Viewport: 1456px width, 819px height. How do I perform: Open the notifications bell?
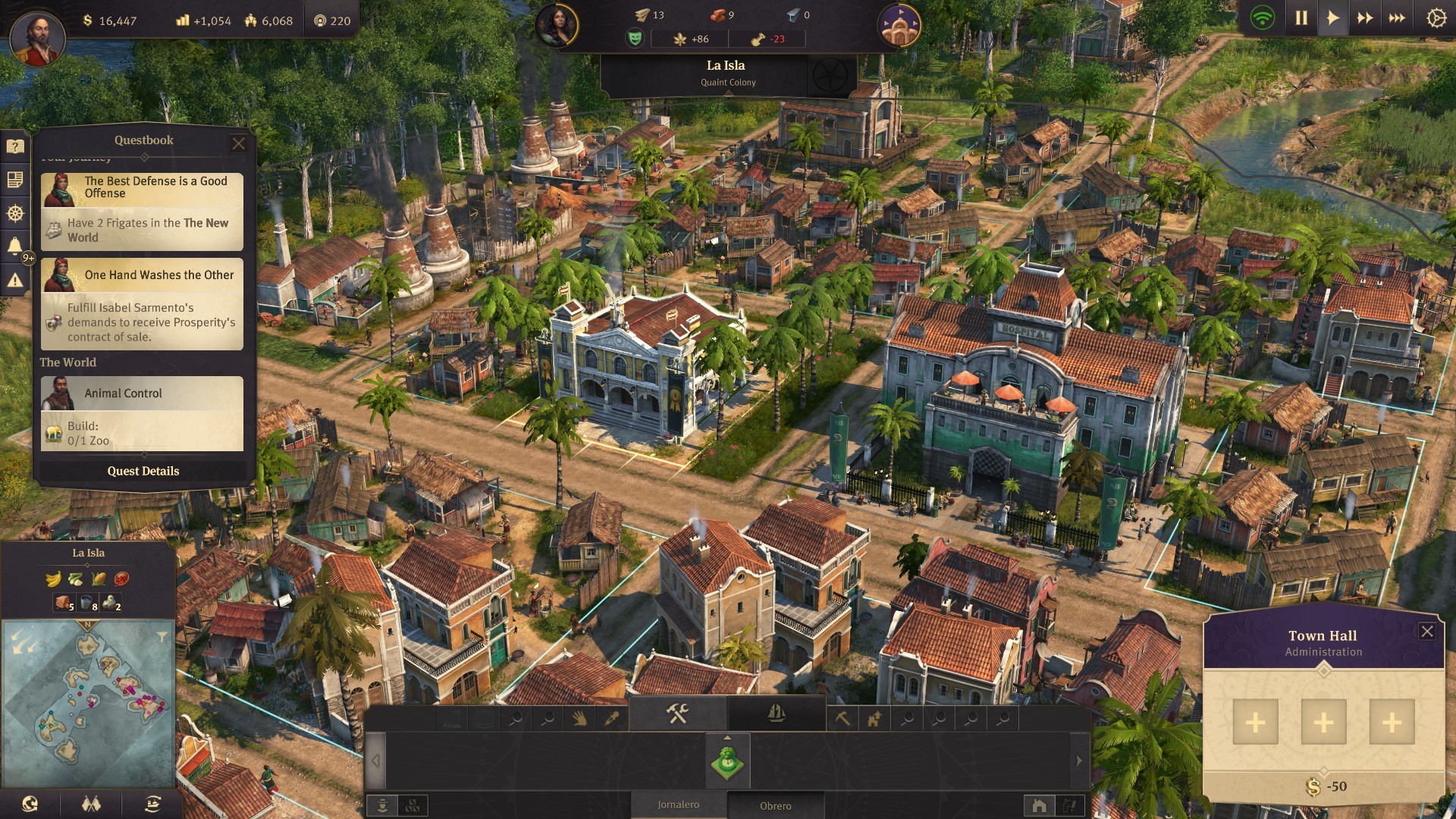15,246
